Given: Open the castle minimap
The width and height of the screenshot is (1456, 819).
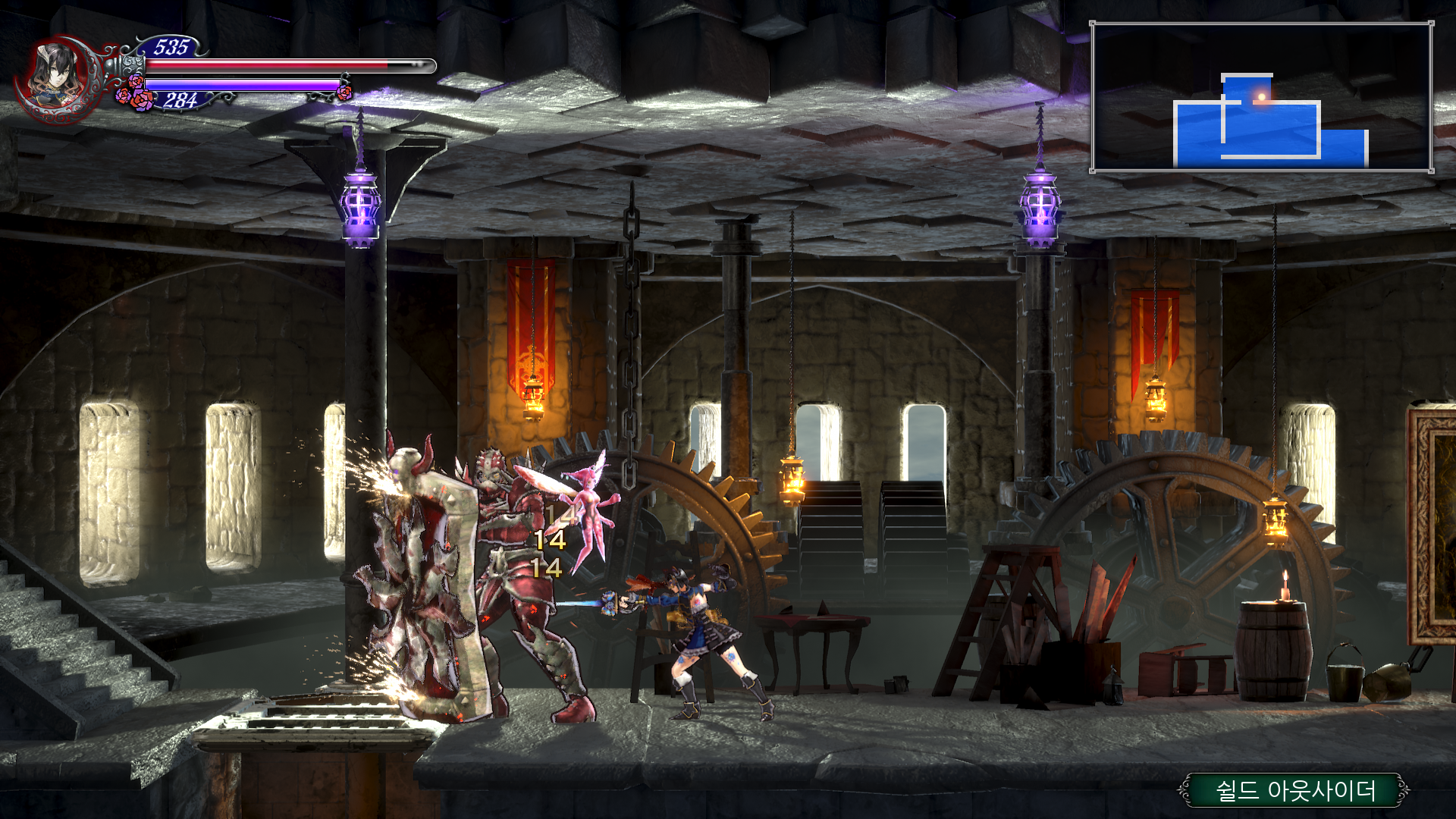Looking at the screenshot, I should coord(1261,96).
